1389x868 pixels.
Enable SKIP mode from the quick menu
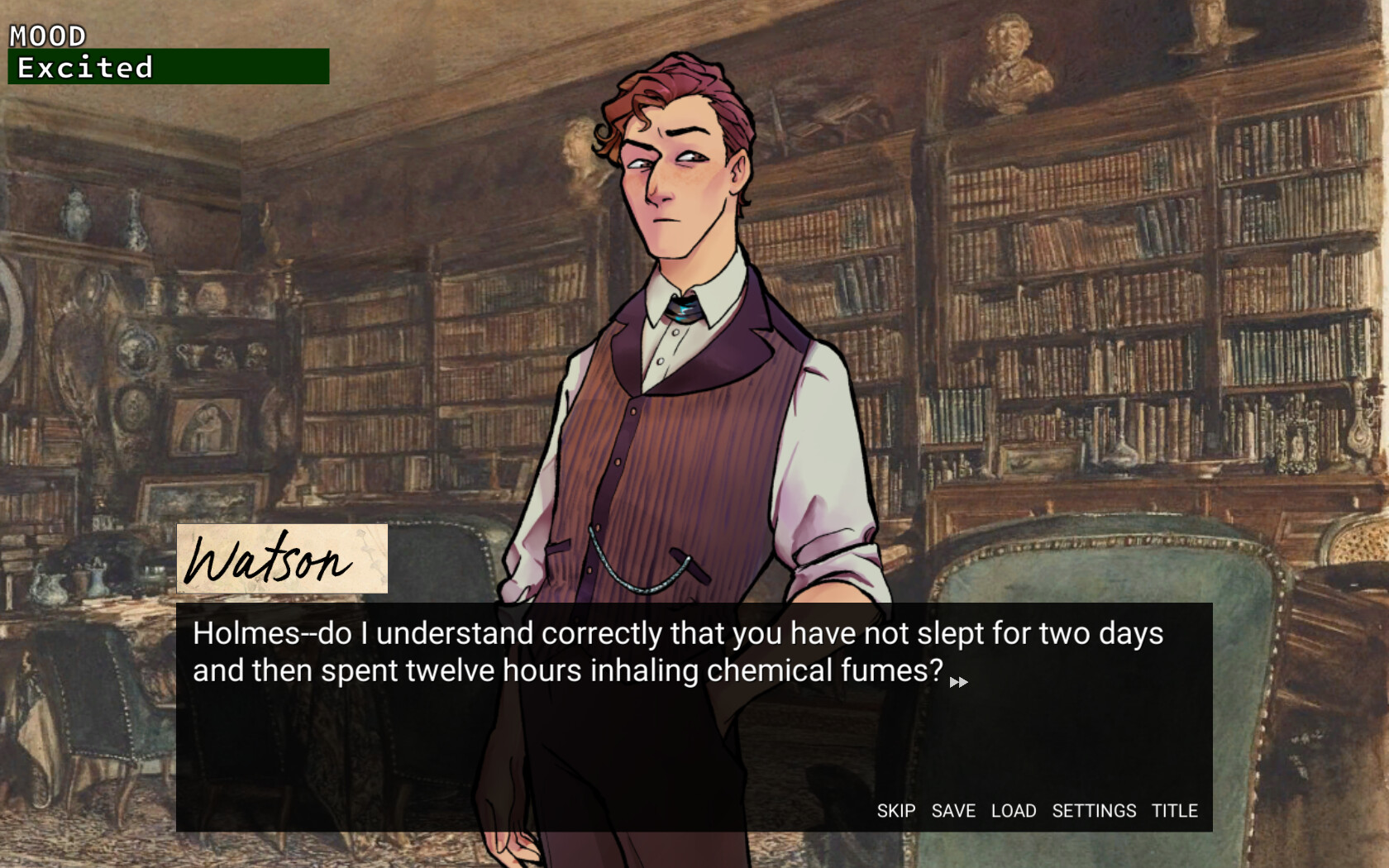click(x=896, y=811)
